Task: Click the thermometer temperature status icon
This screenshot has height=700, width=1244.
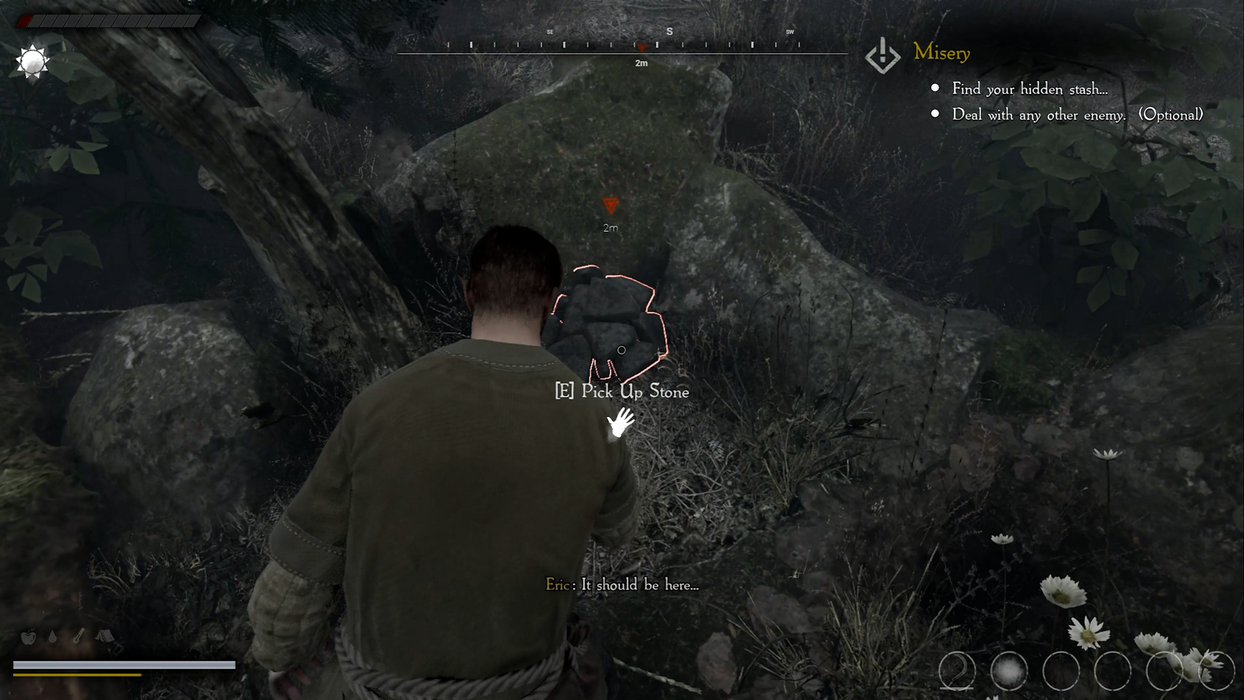Action: (x=78, y=636)
